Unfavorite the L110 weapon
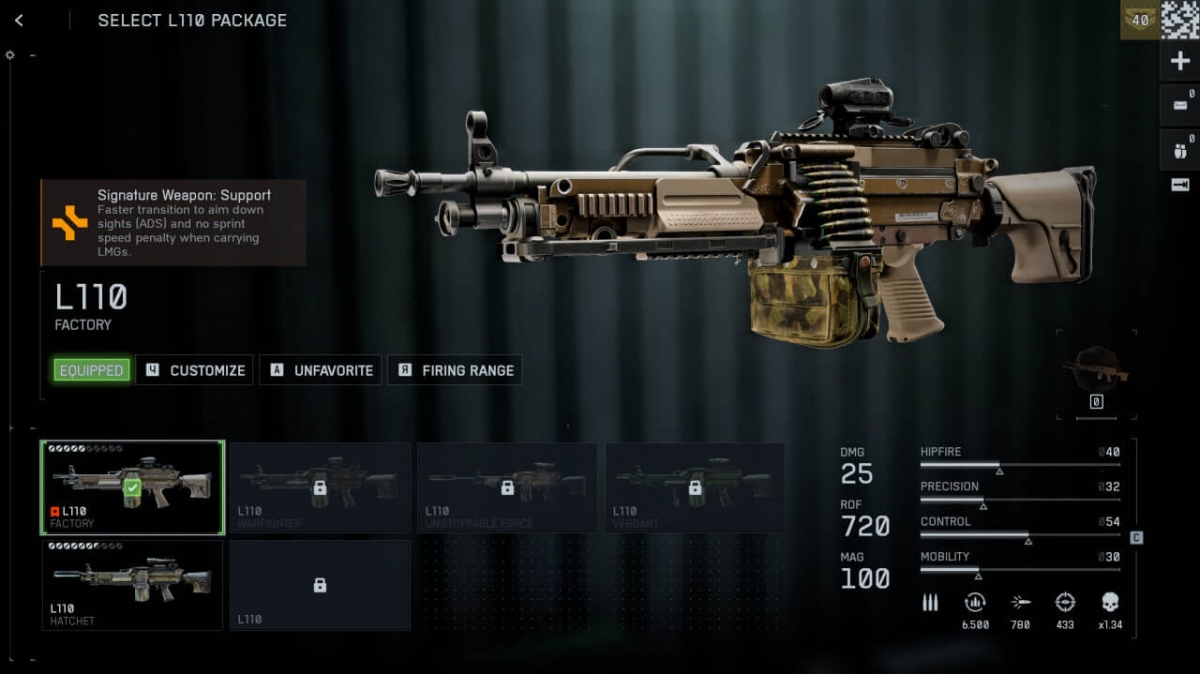This screenshot has width=1200, height=674. click(320, 370)
